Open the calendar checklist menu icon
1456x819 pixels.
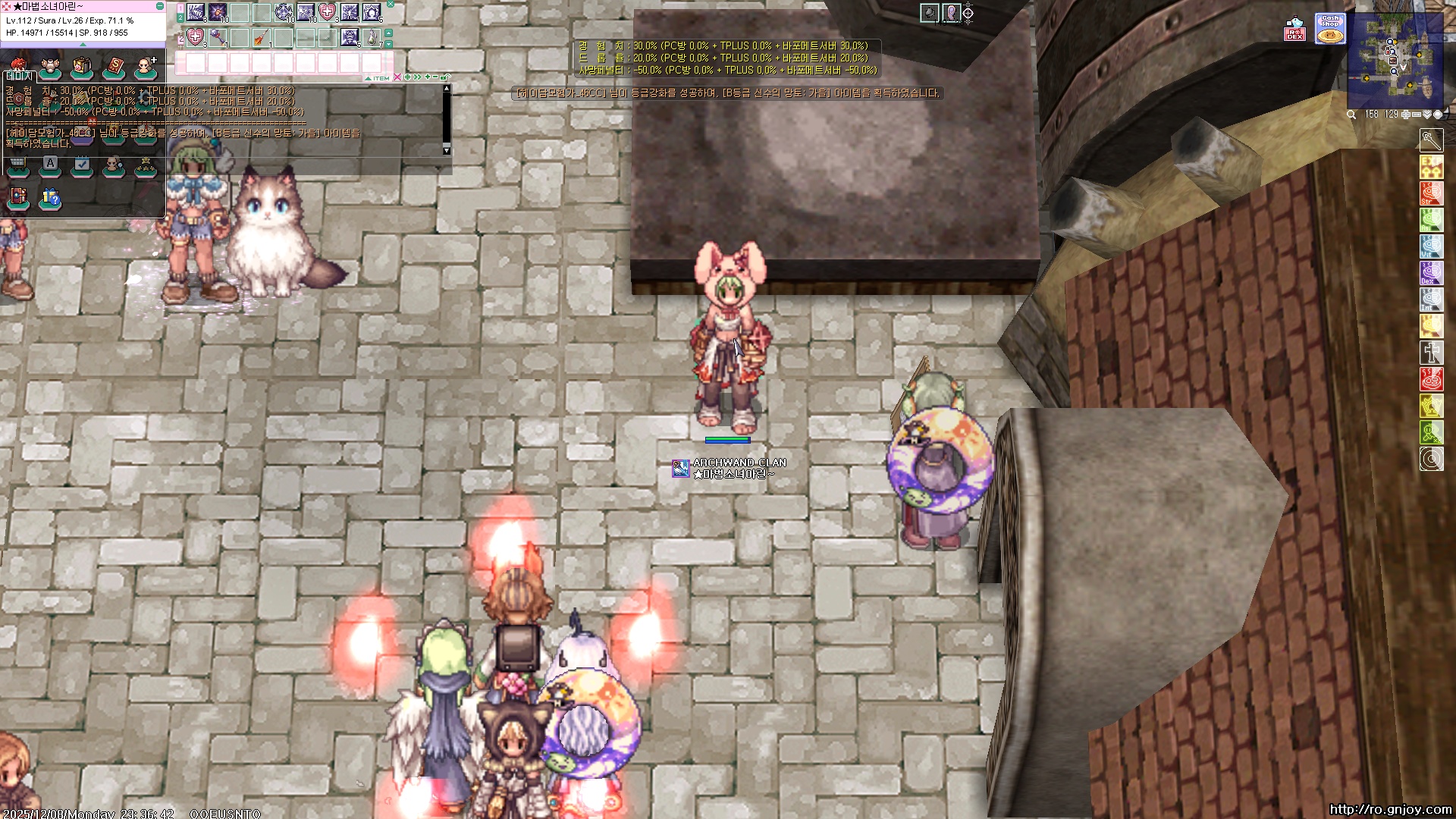(82, 165)
